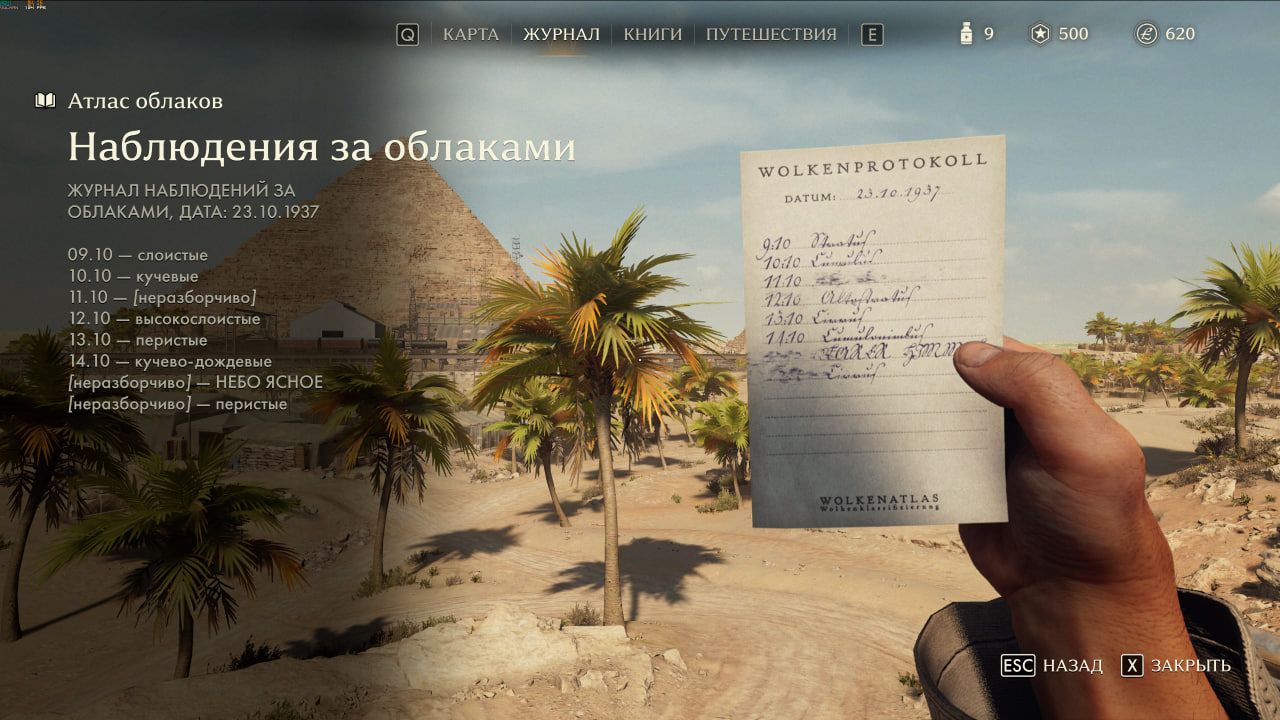This screenshot has width=1280, height=720.
Task: Go back with the Назад button
Action: 1053,665
